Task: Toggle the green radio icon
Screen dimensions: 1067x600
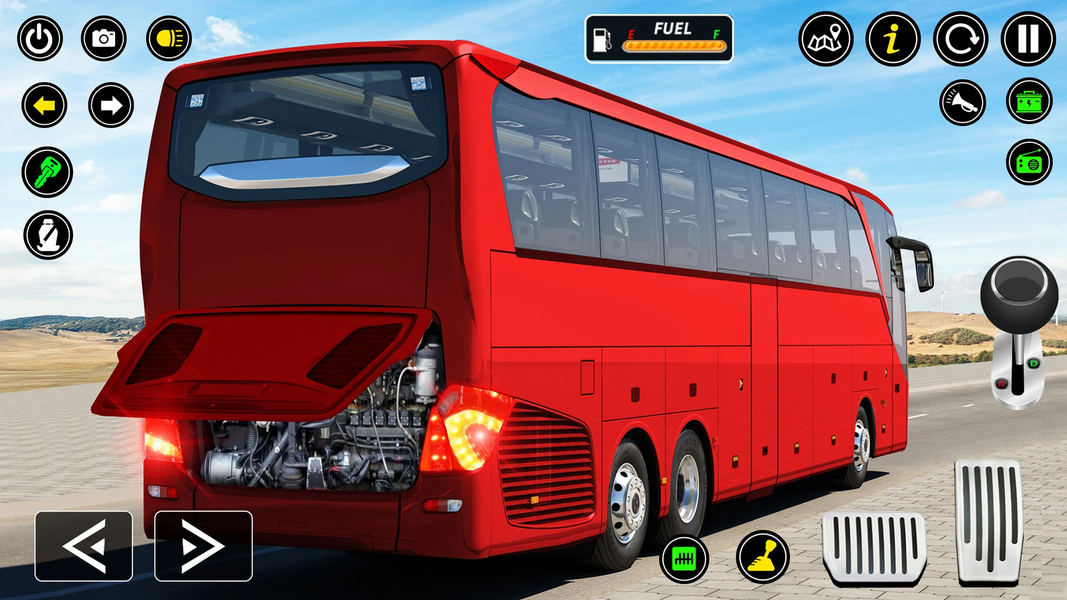Action: coord(1029,162)
